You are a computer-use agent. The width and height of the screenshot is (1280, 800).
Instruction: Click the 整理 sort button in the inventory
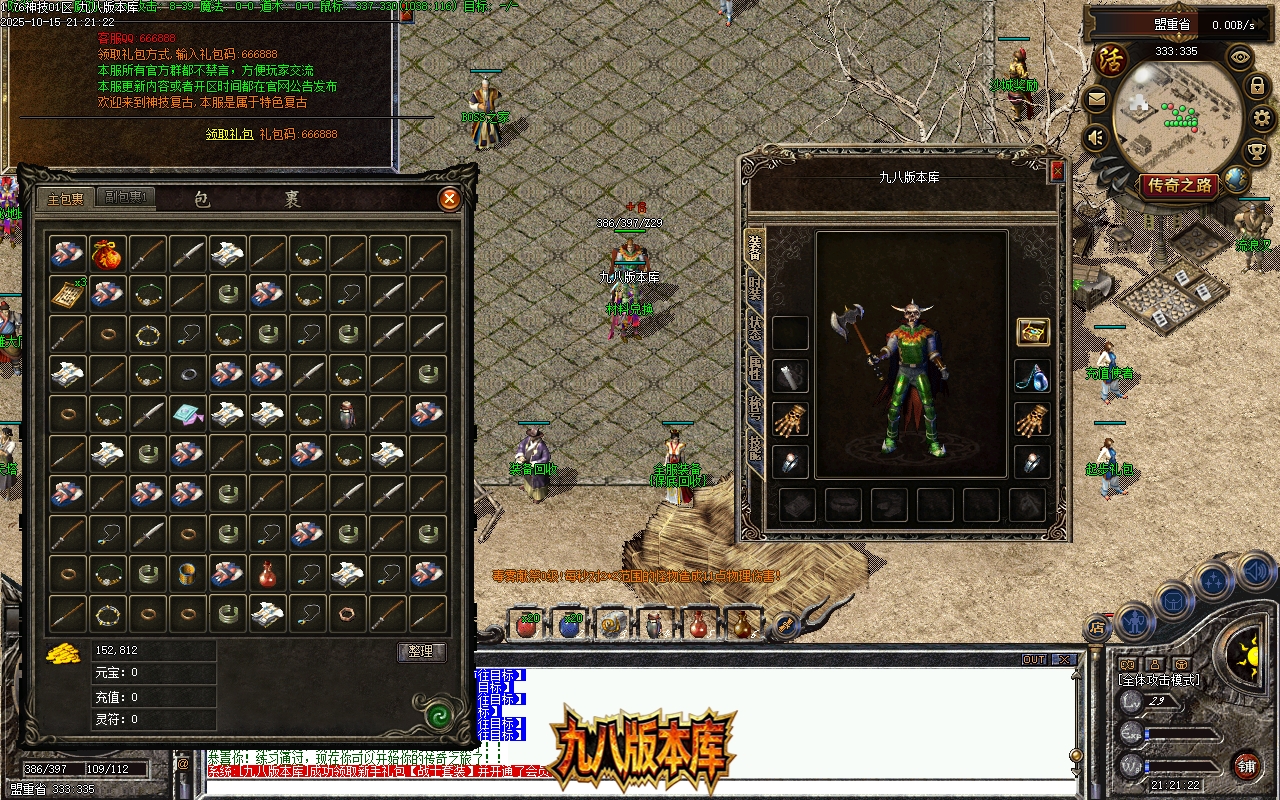tap(422, 652)
